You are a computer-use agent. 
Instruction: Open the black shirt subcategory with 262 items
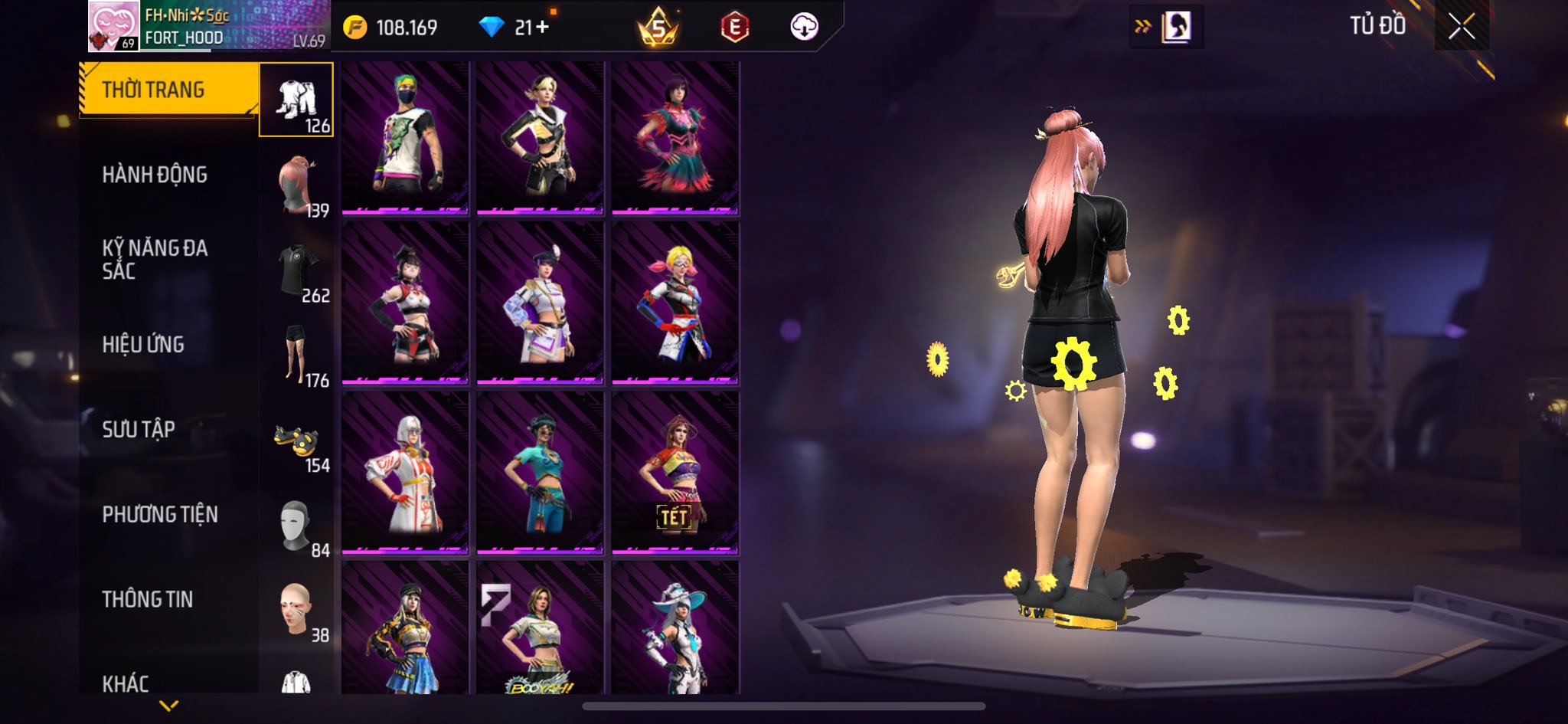296,270
